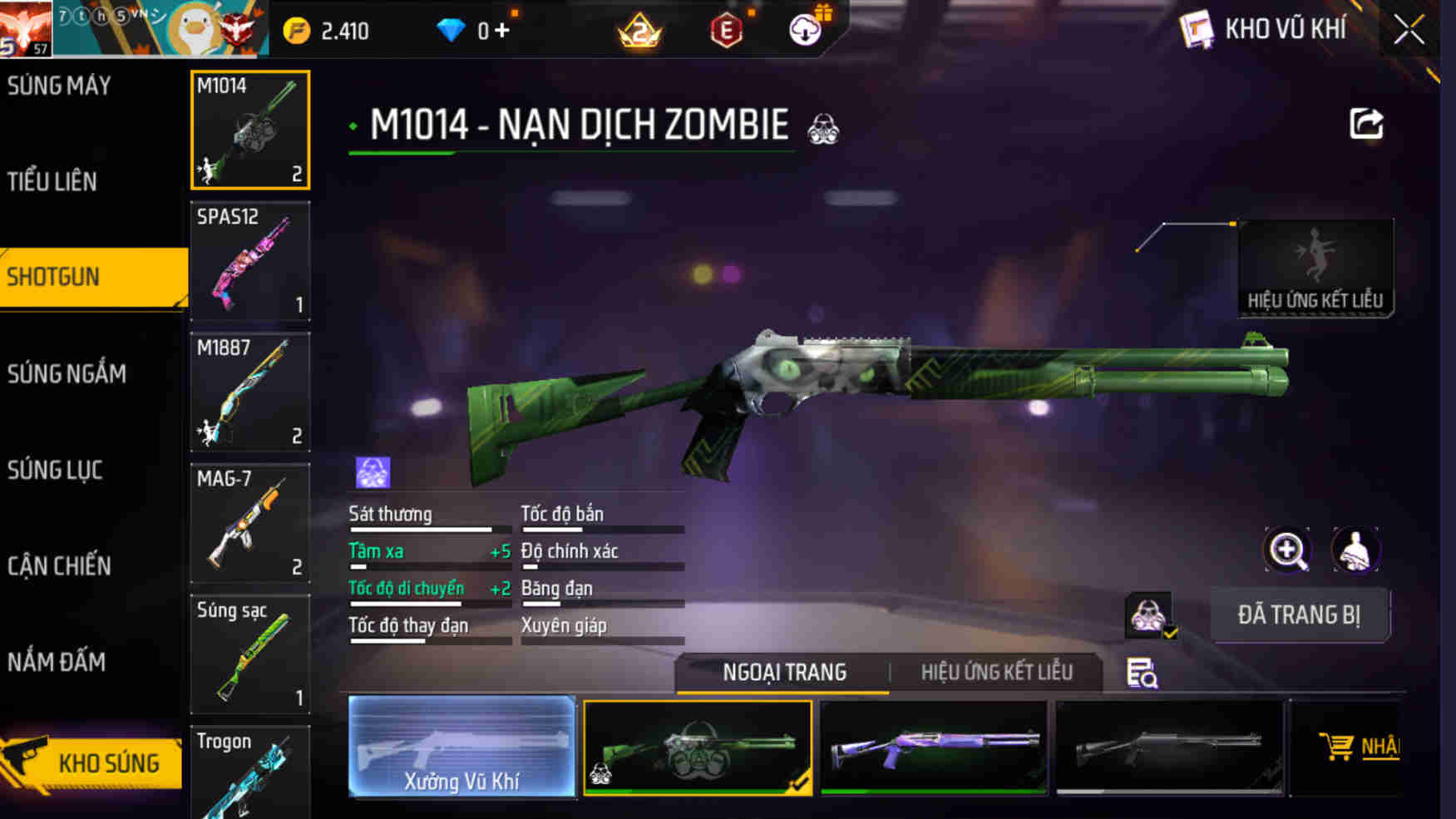Select the SPAS12 shotgun thumbnail
The width and height of the screenshot is (1456, 819).
(249, 262)
